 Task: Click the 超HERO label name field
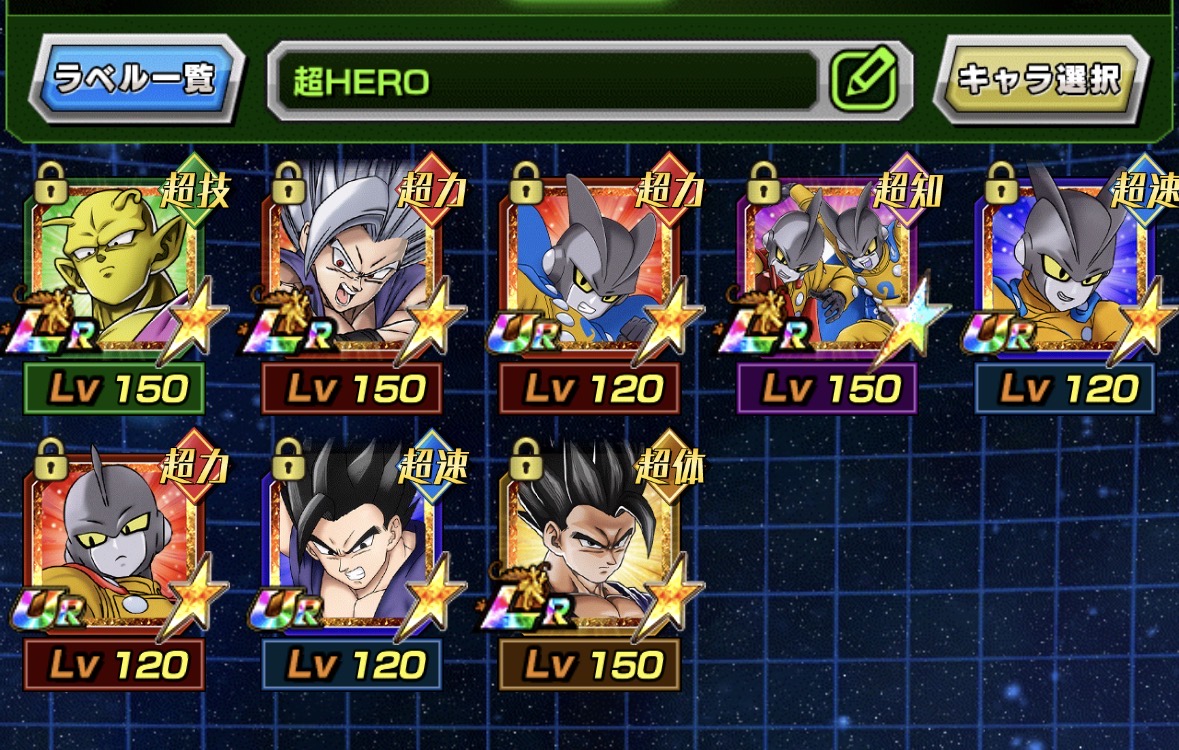pyautogui.click(x=545, y=81)
